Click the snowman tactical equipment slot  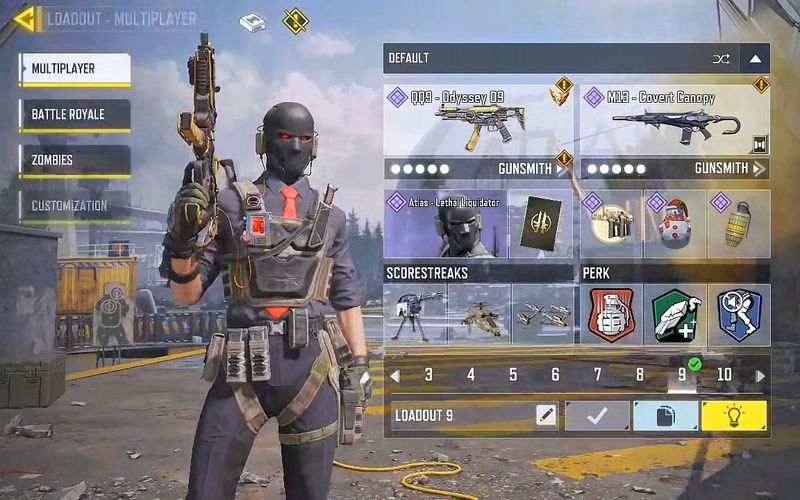point(674,223)
